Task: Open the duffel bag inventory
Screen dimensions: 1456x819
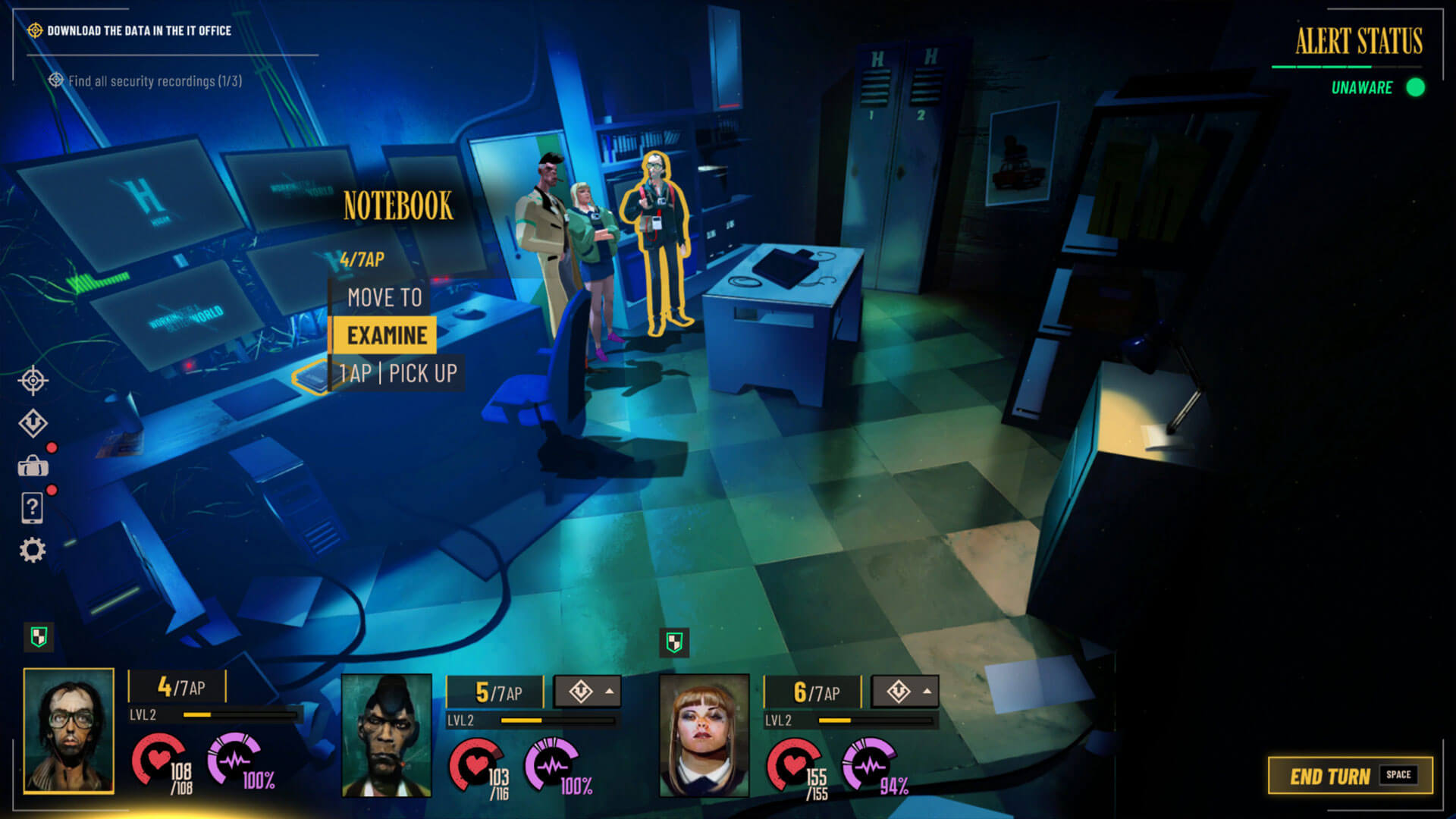Action: 33,466
